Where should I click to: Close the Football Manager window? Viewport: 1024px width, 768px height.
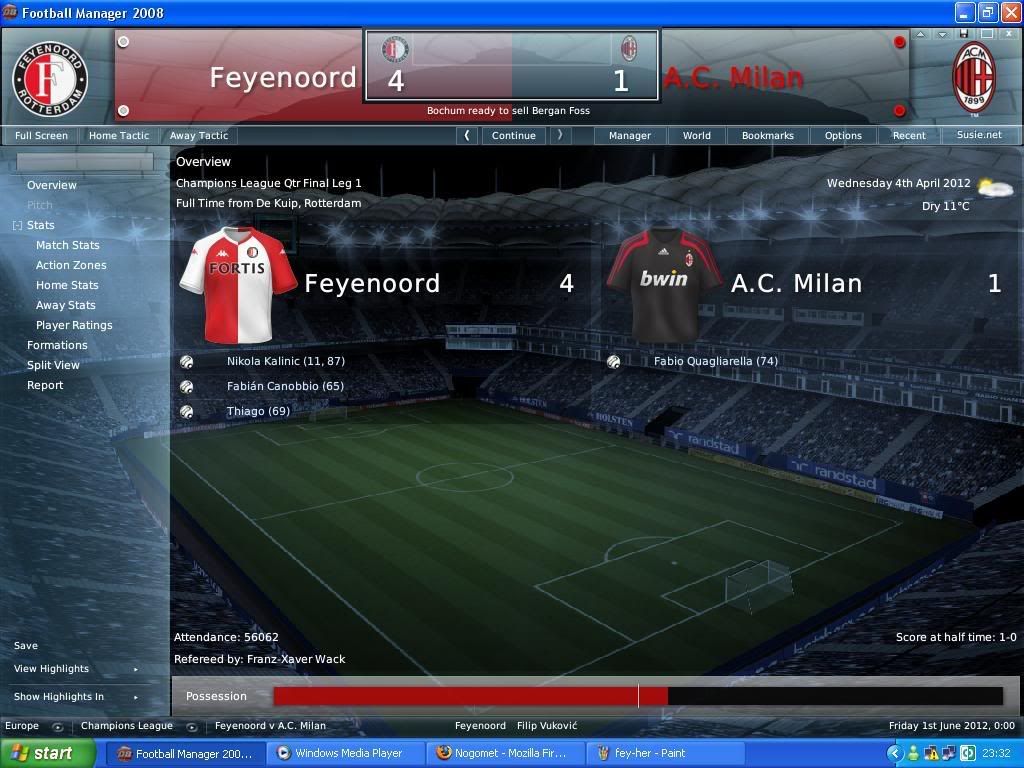pos(1009,13)
